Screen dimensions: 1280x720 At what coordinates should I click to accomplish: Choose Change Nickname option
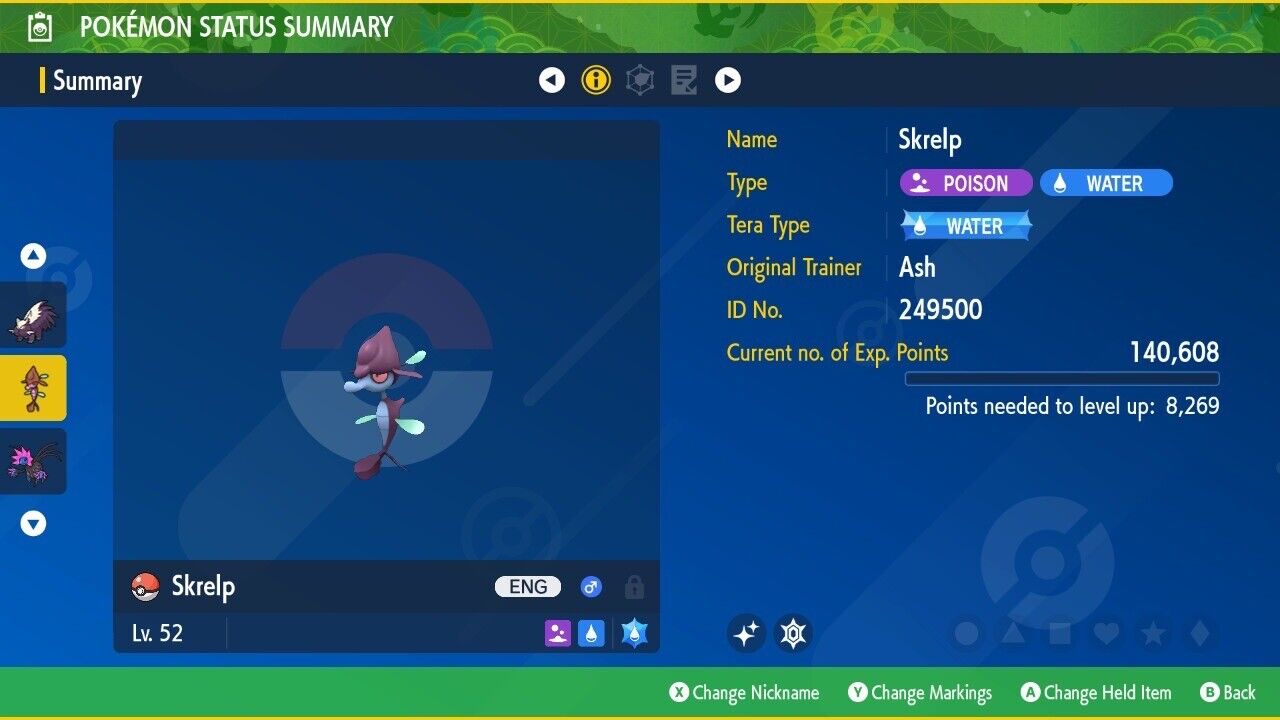click(744, 693)
